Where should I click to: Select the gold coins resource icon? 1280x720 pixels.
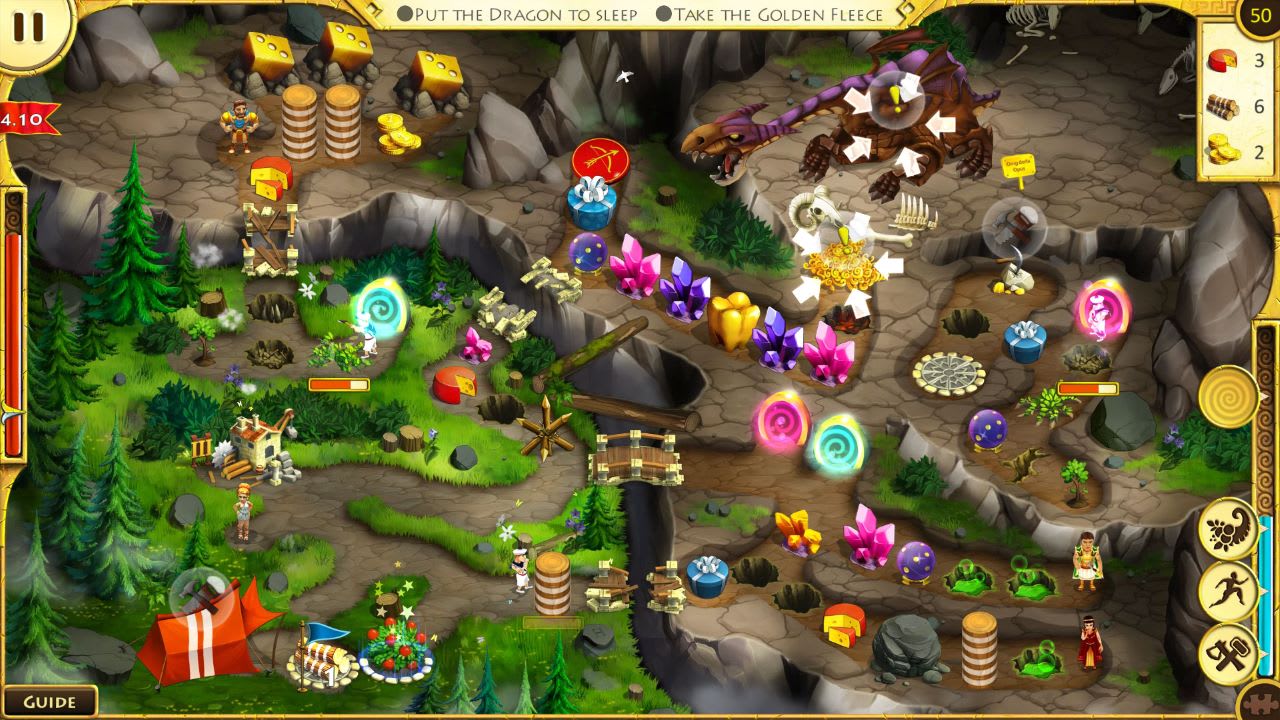coord(1222,145)
